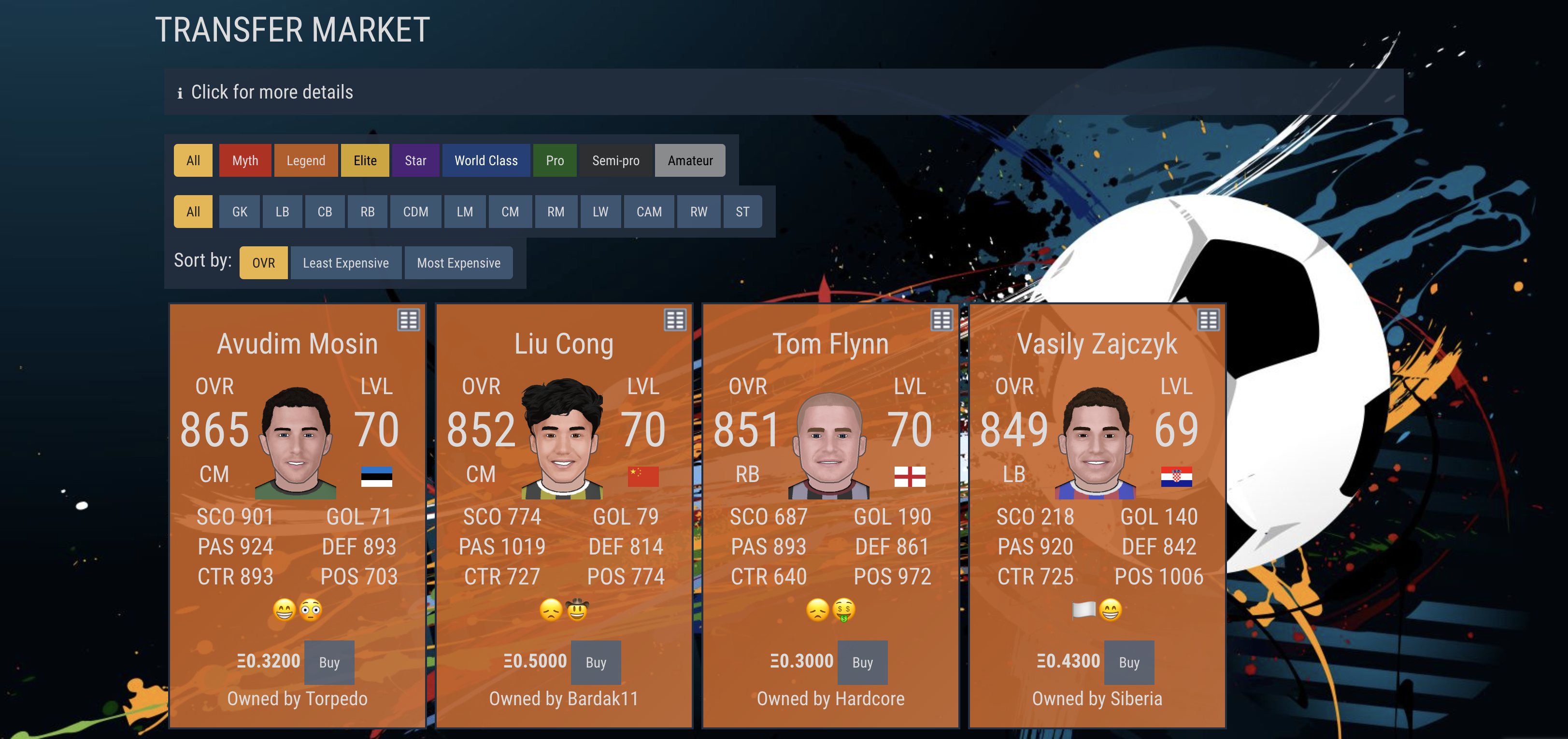Sort listings by Most Expensive

click(x=458, y=263)
